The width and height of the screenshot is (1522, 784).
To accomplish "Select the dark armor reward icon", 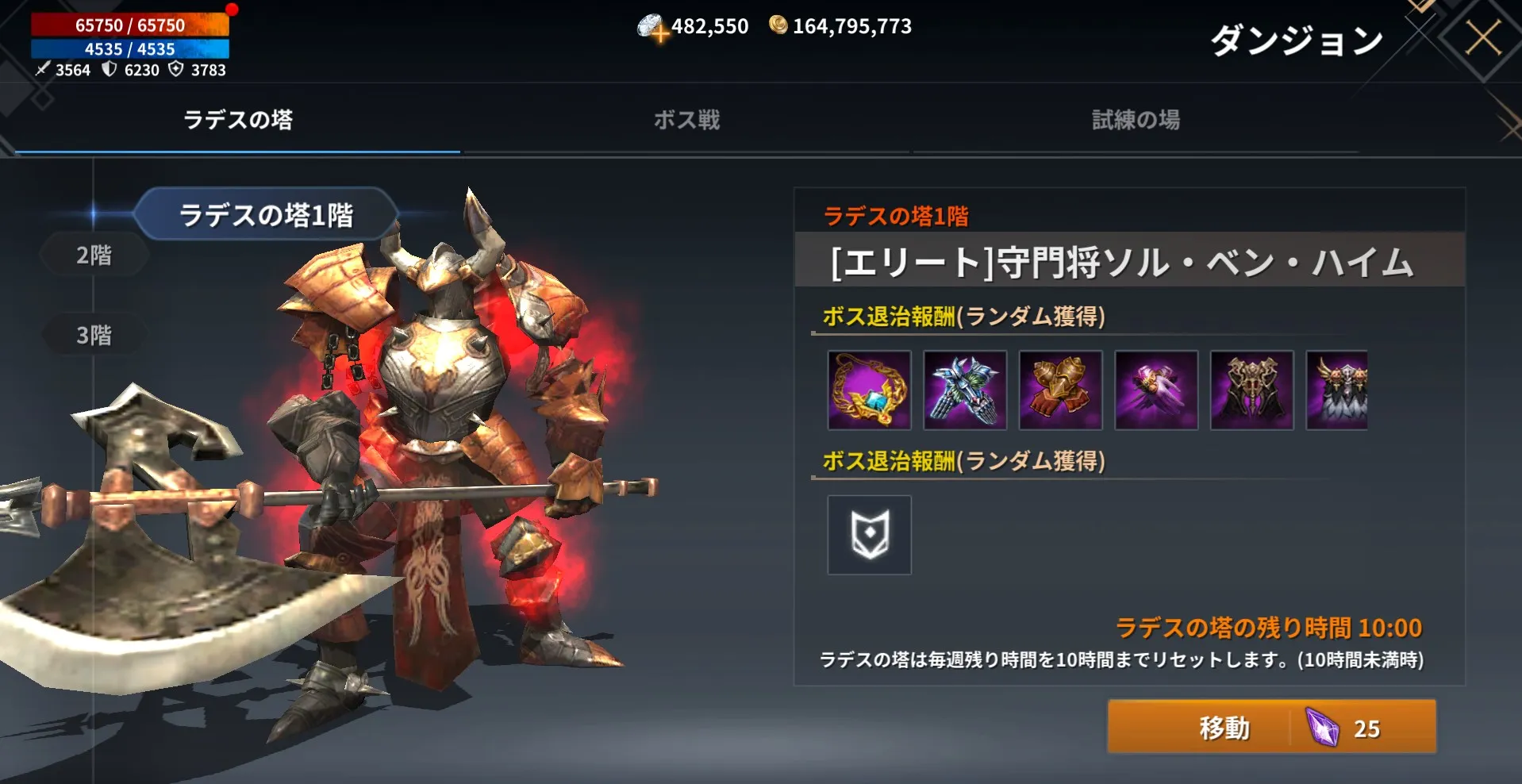I will coord(1251,390).
